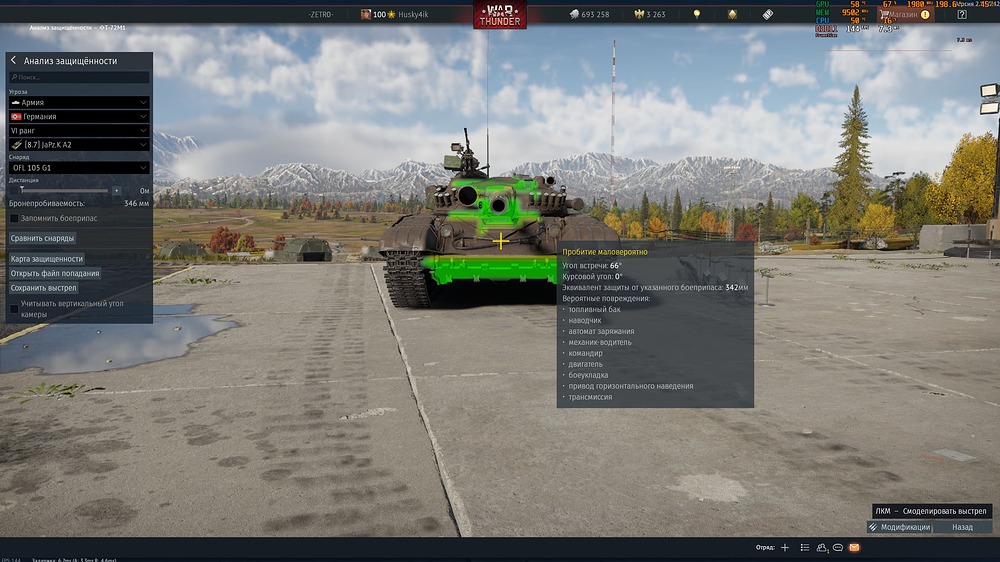Open the chat speech bubble icon

(x=838, y=548)
